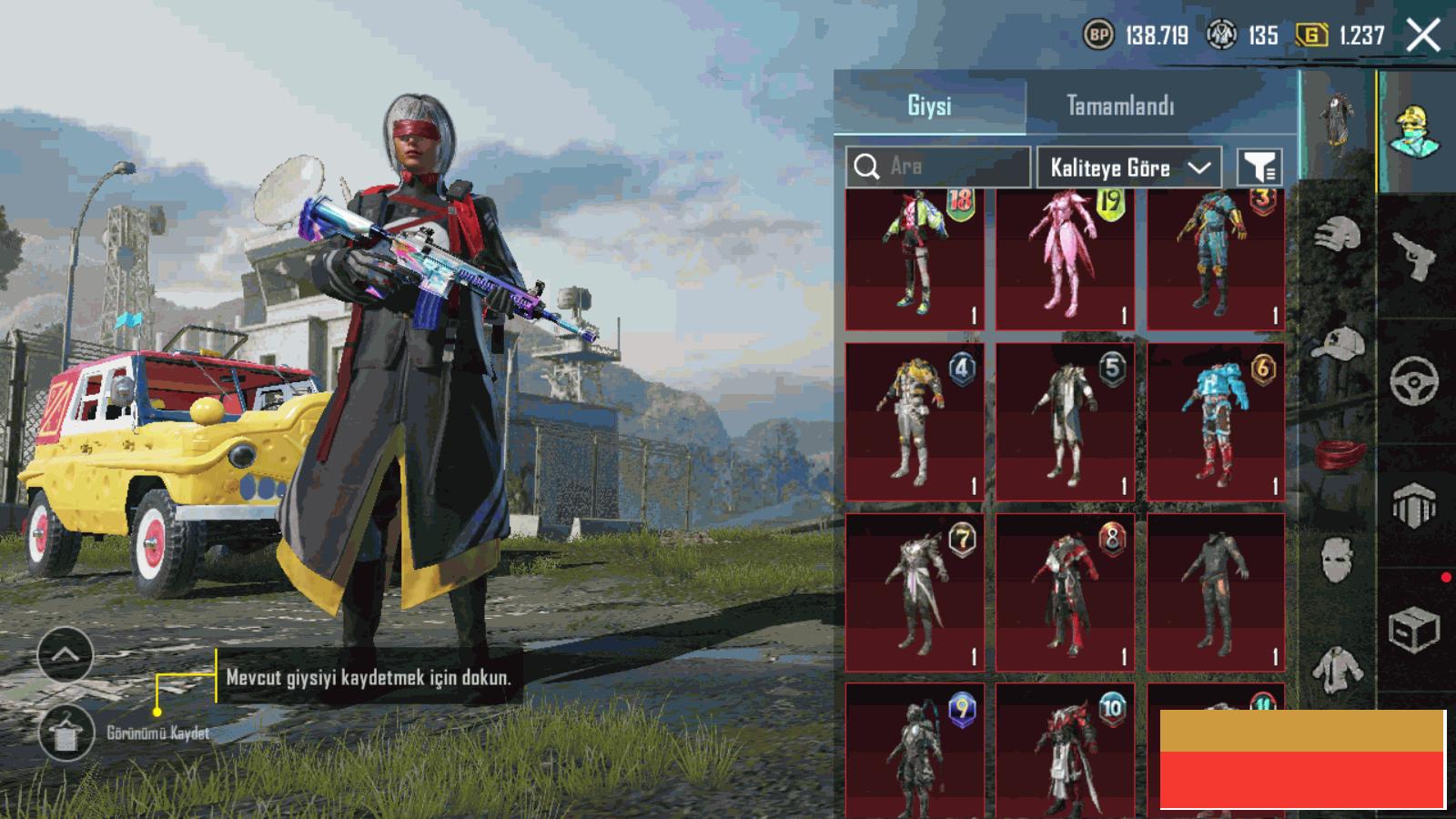Open the helmet category

click(1337, 236)
